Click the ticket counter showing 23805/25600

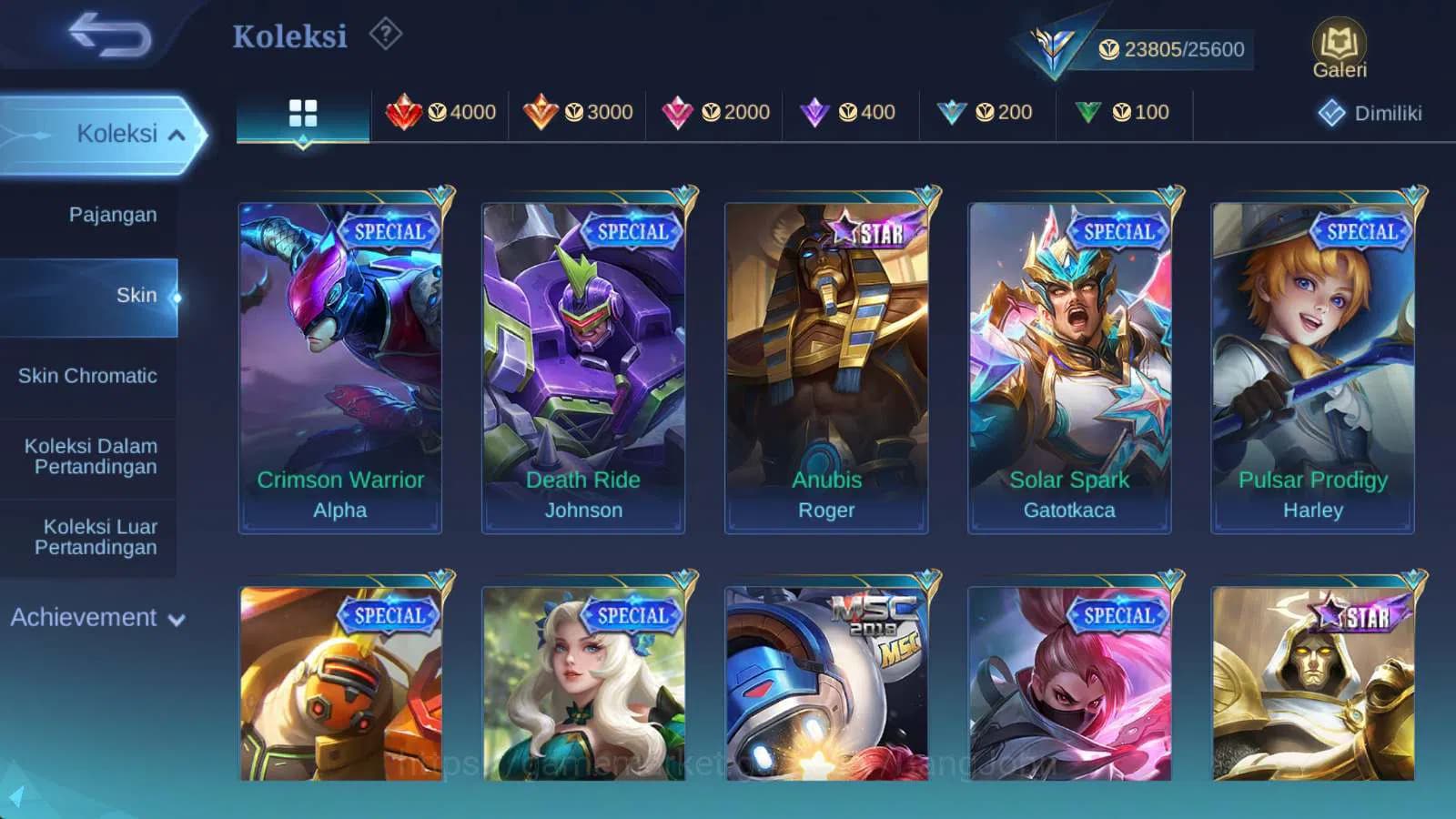pyautogui.click(x=1173, y=49)
